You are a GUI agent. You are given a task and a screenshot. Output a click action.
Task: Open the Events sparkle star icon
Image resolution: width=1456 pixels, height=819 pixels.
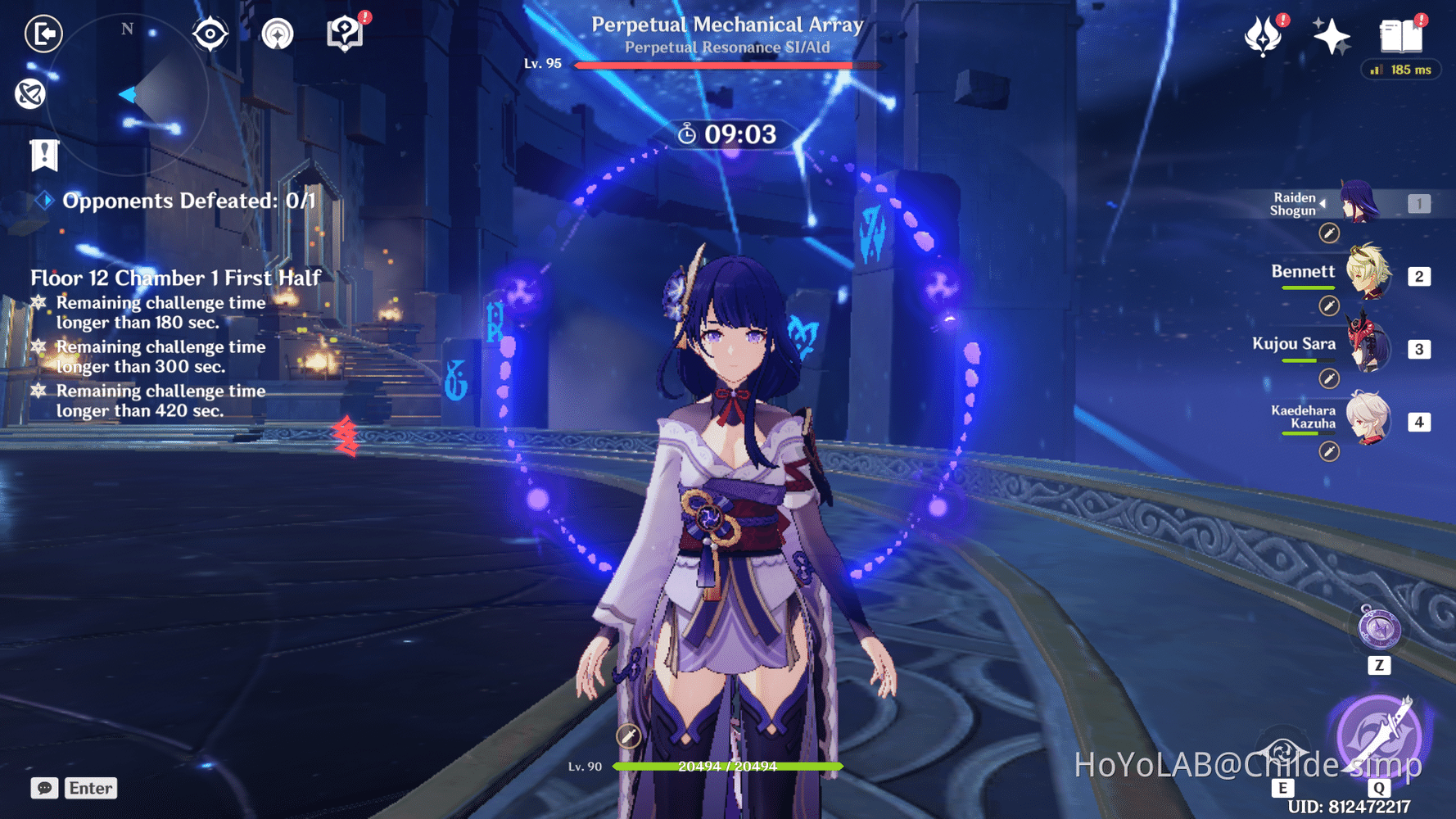1332,36
